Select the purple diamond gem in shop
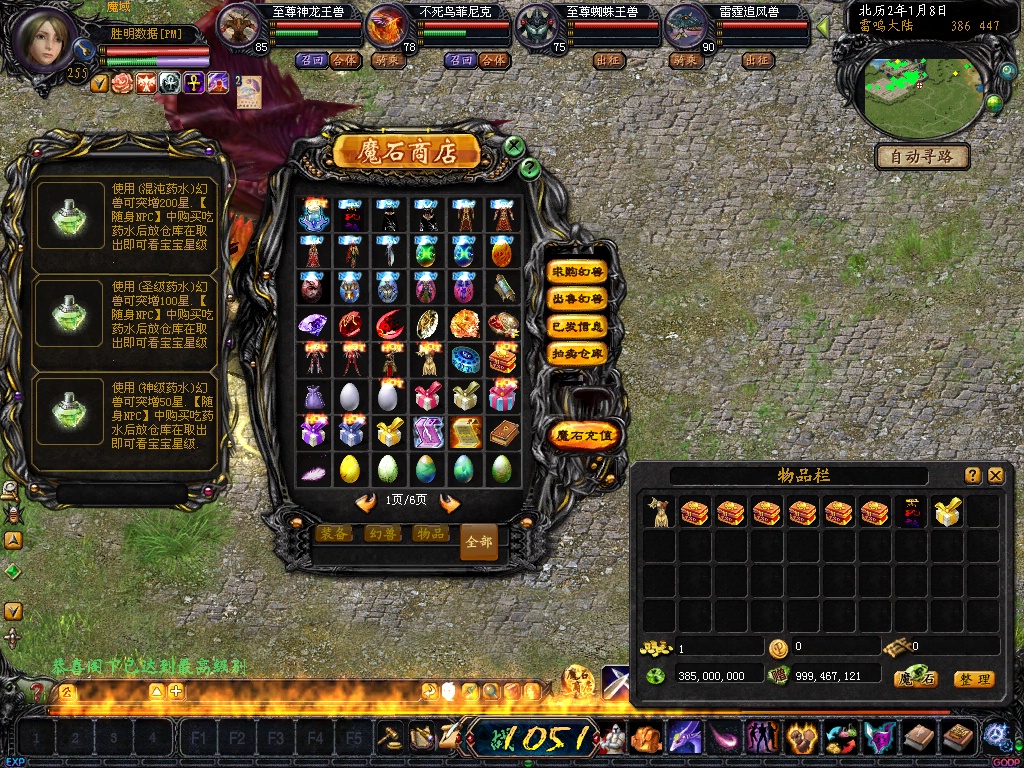This screenshot has width=1024, height=768. click(x=313, y=324)
